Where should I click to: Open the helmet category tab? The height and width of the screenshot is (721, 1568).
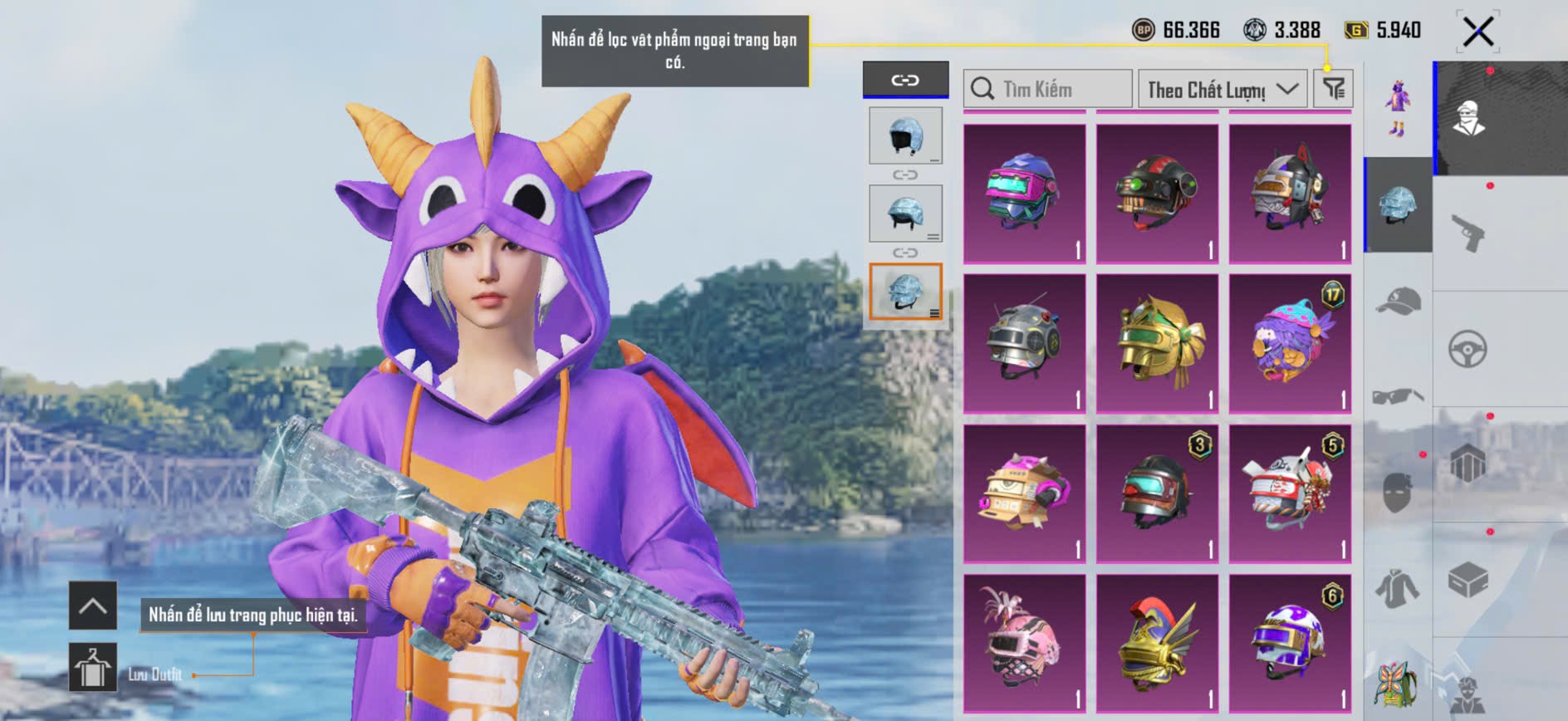(x=1399, y=205)
